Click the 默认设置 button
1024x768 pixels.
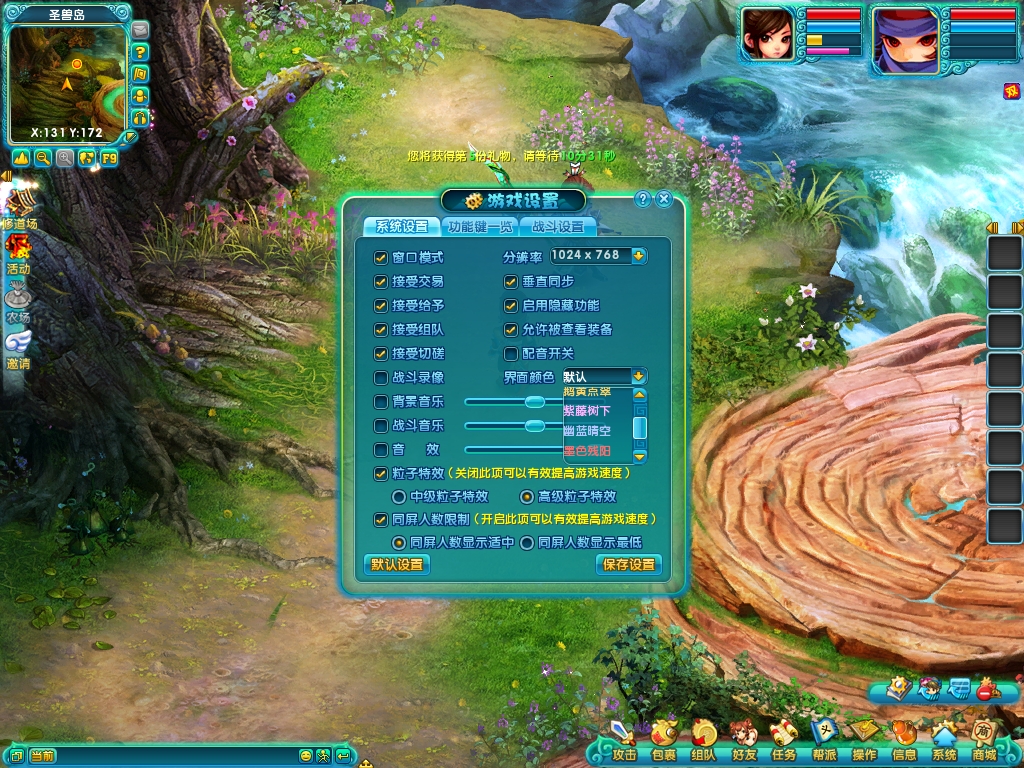pyautogui.click(x=397, y=564)
